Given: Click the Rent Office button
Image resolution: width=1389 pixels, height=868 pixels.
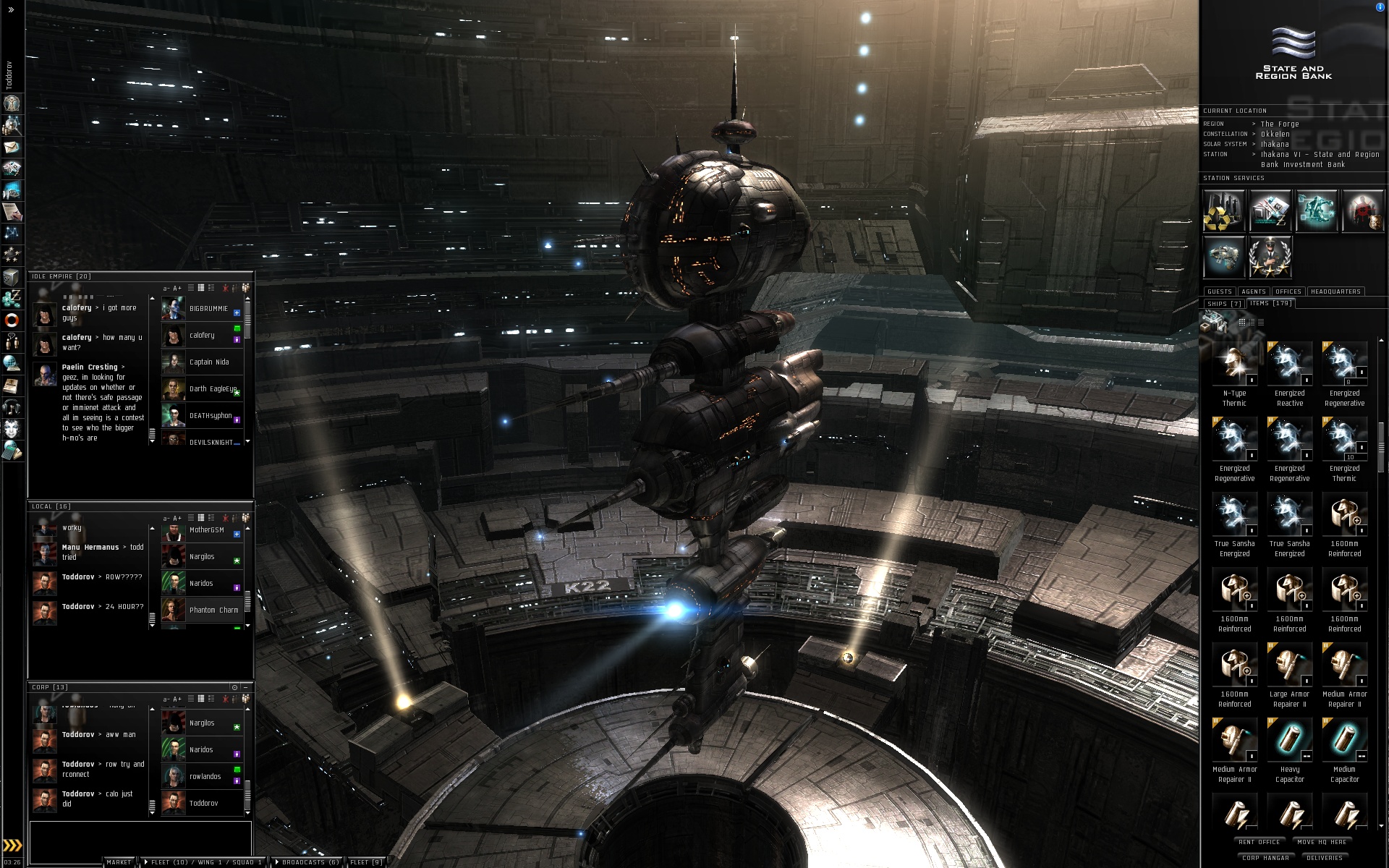Looking at the screenshot, I should [x=1259, y=842].
